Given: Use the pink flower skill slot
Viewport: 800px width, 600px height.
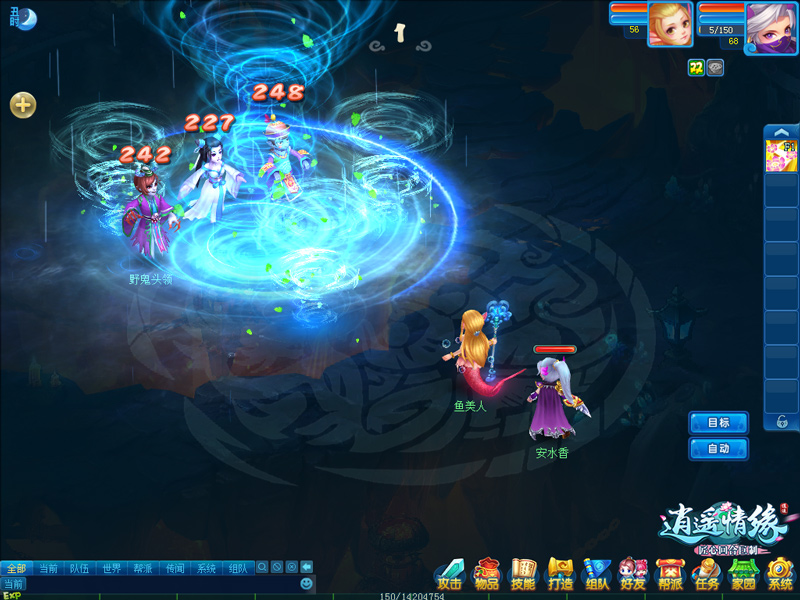Looking at the screenshot, I should (x=780, y=157).
